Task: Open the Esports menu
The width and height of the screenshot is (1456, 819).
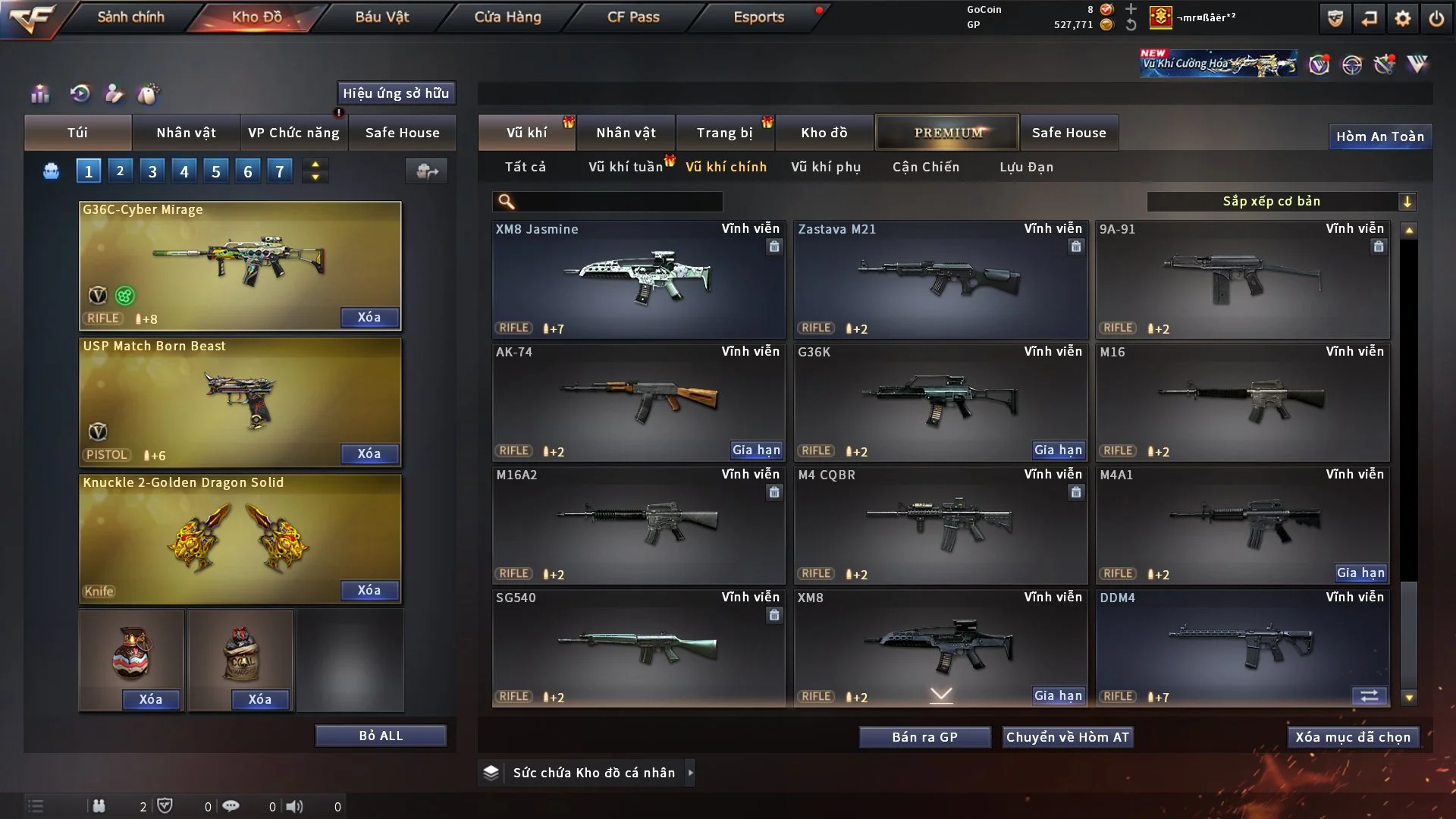Action: (758, 17)
